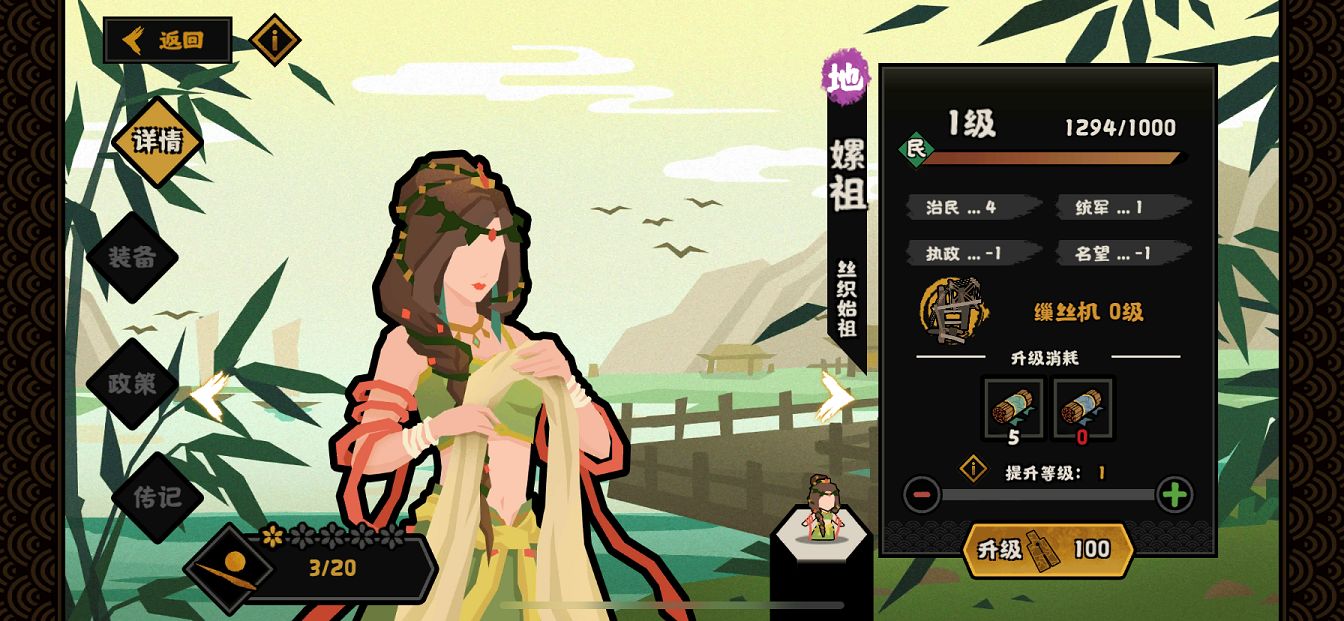Viewport: 1344px width, 621px height.
Task: Show the previous character with left arrow
Action: pos(210,396)
